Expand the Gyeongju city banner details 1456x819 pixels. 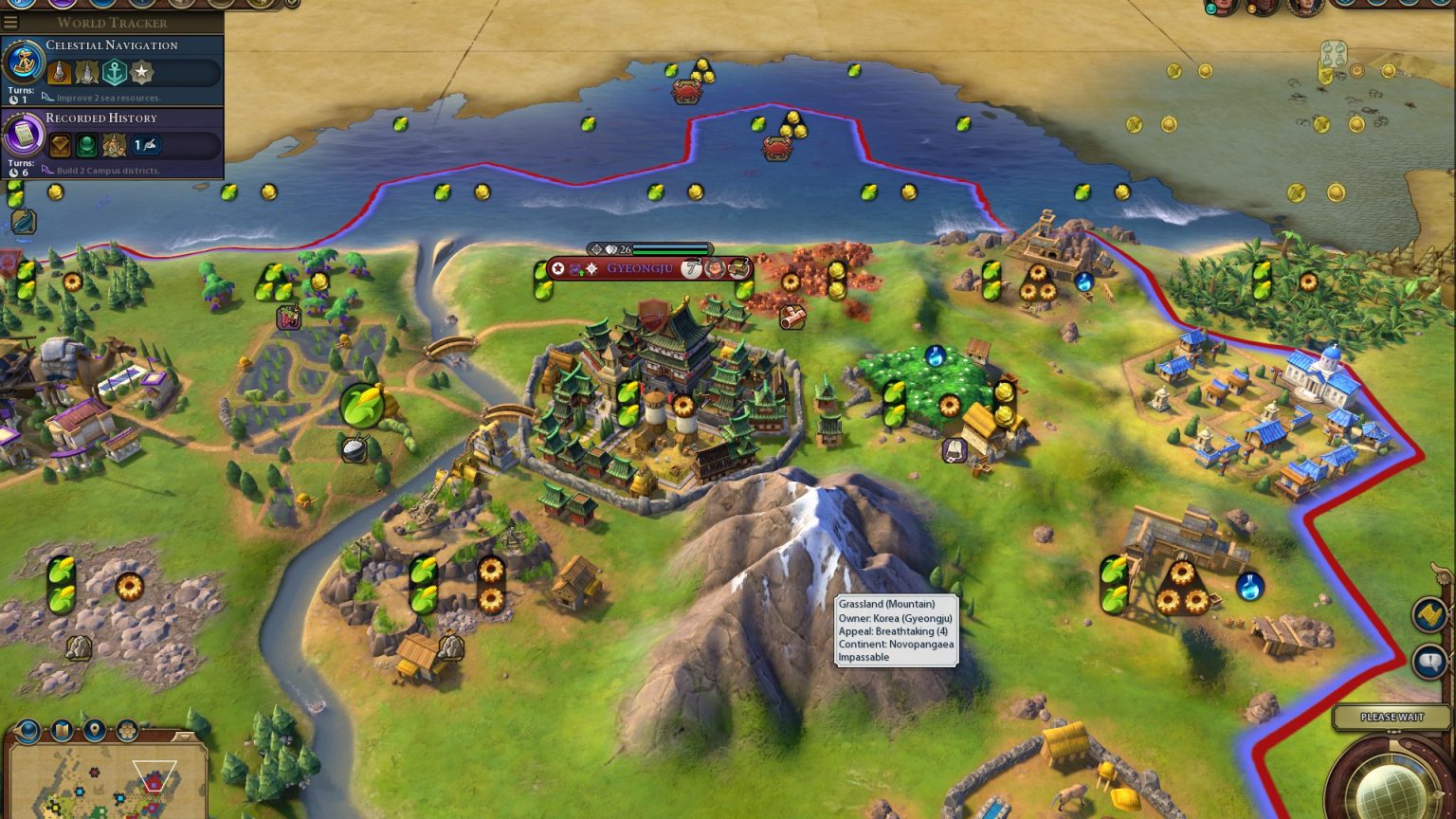(639, 269)
